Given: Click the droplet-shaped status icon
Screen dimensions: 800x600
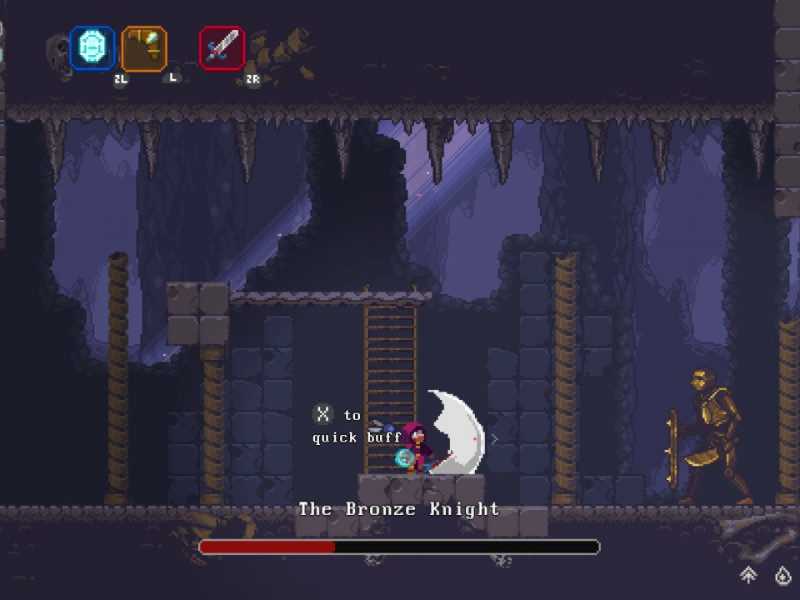Looking at the screenshot, I should coord(782,575).
